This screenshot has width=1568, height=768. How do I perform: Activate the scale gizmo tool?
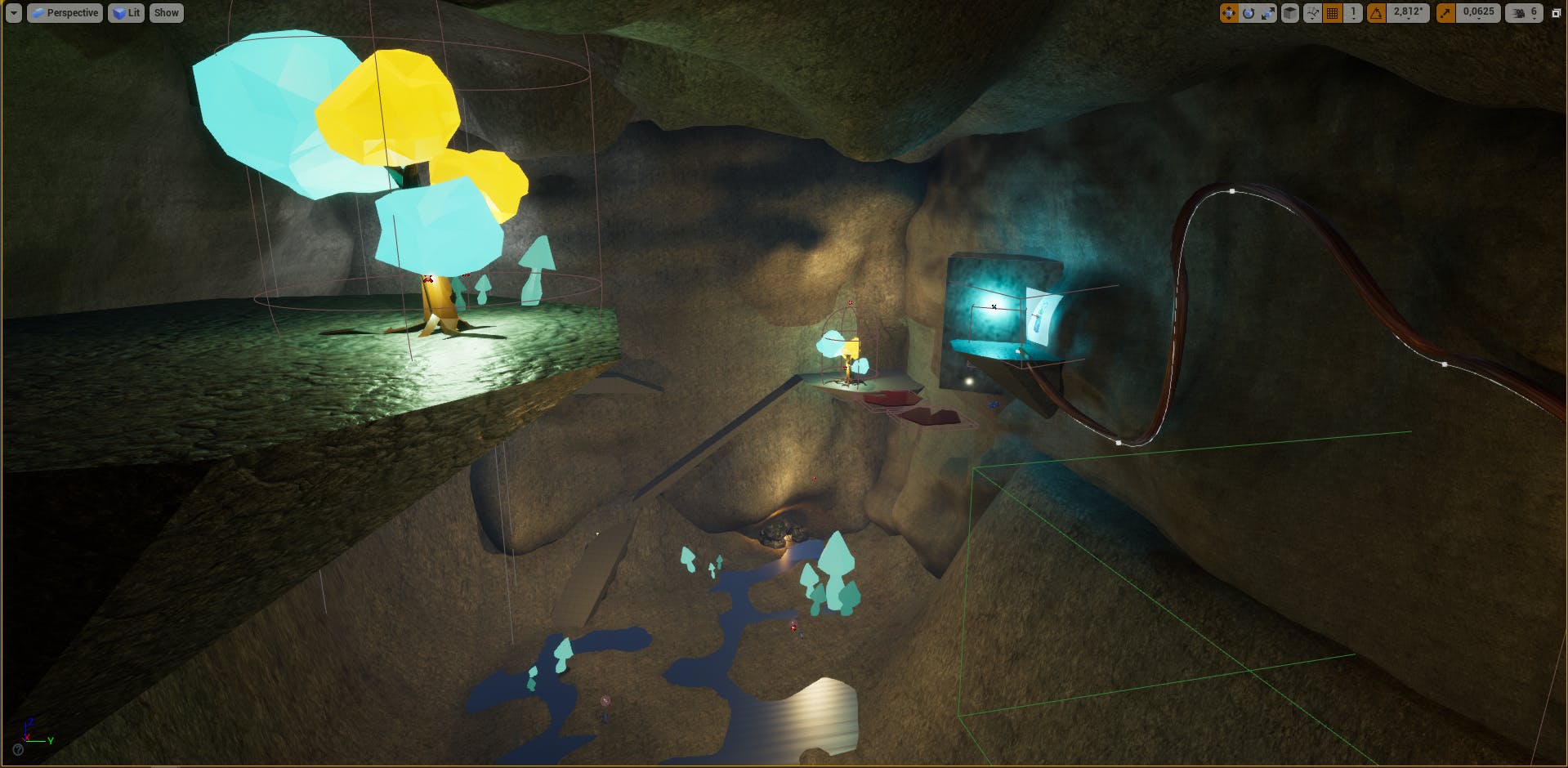1267,13
